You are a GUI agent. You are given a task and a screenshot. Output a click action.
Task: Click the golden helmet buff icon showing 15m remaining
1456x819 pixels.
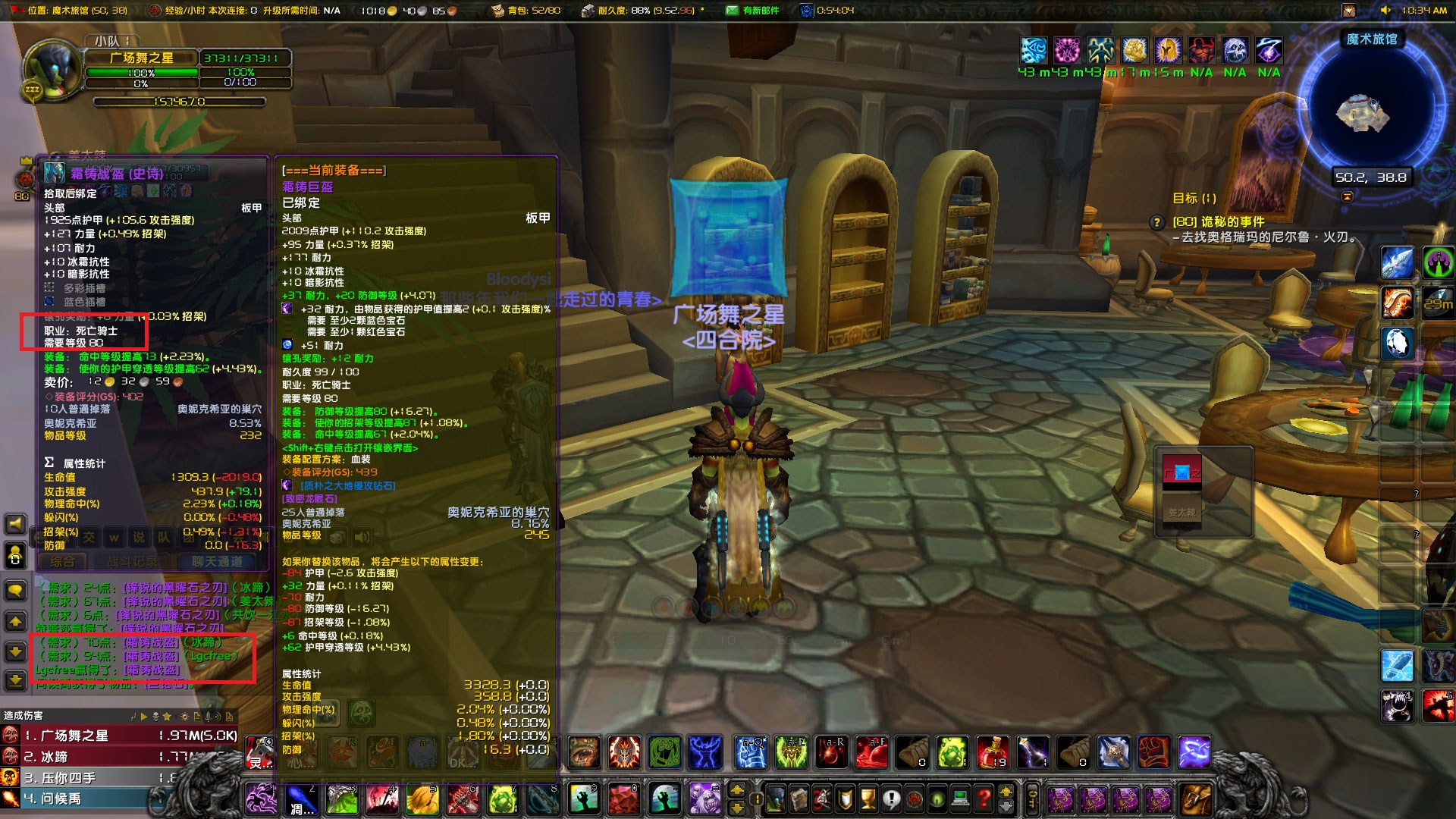(1168, 50)
